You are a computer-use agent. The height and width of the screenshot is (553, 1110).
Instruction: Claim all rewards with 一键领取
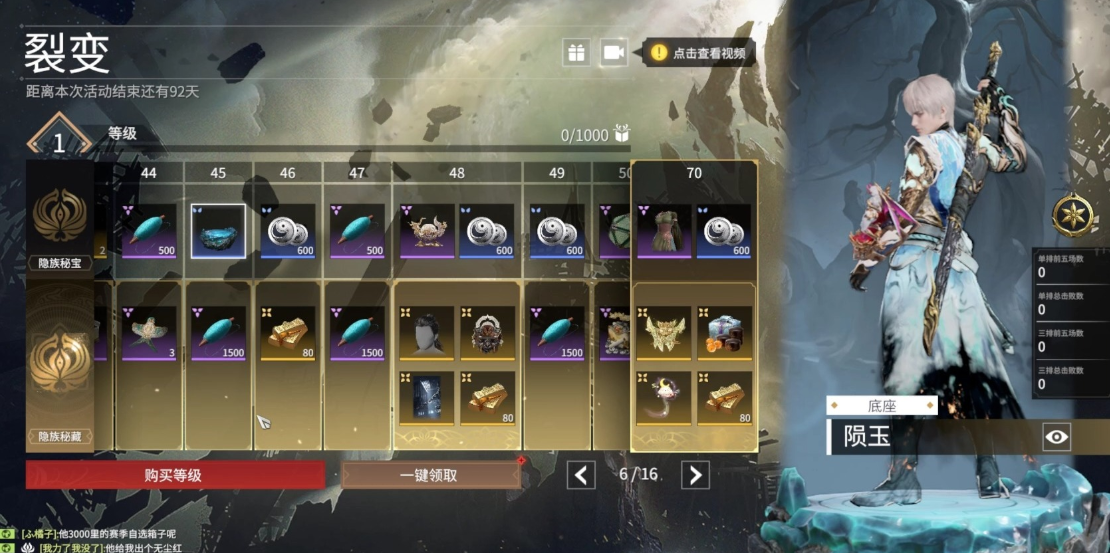[430, 475]
